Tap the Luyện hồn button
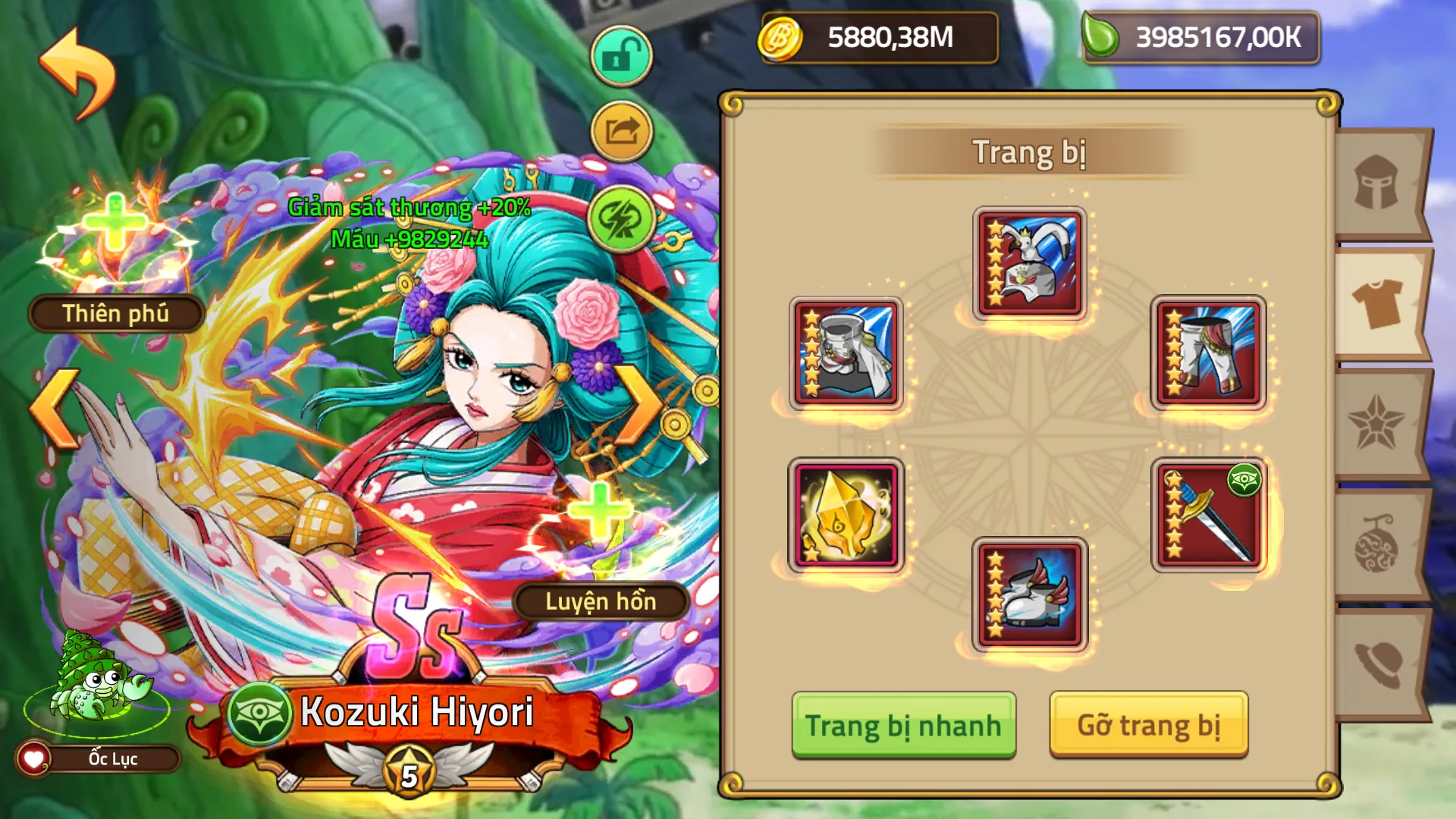 (599, 603)
